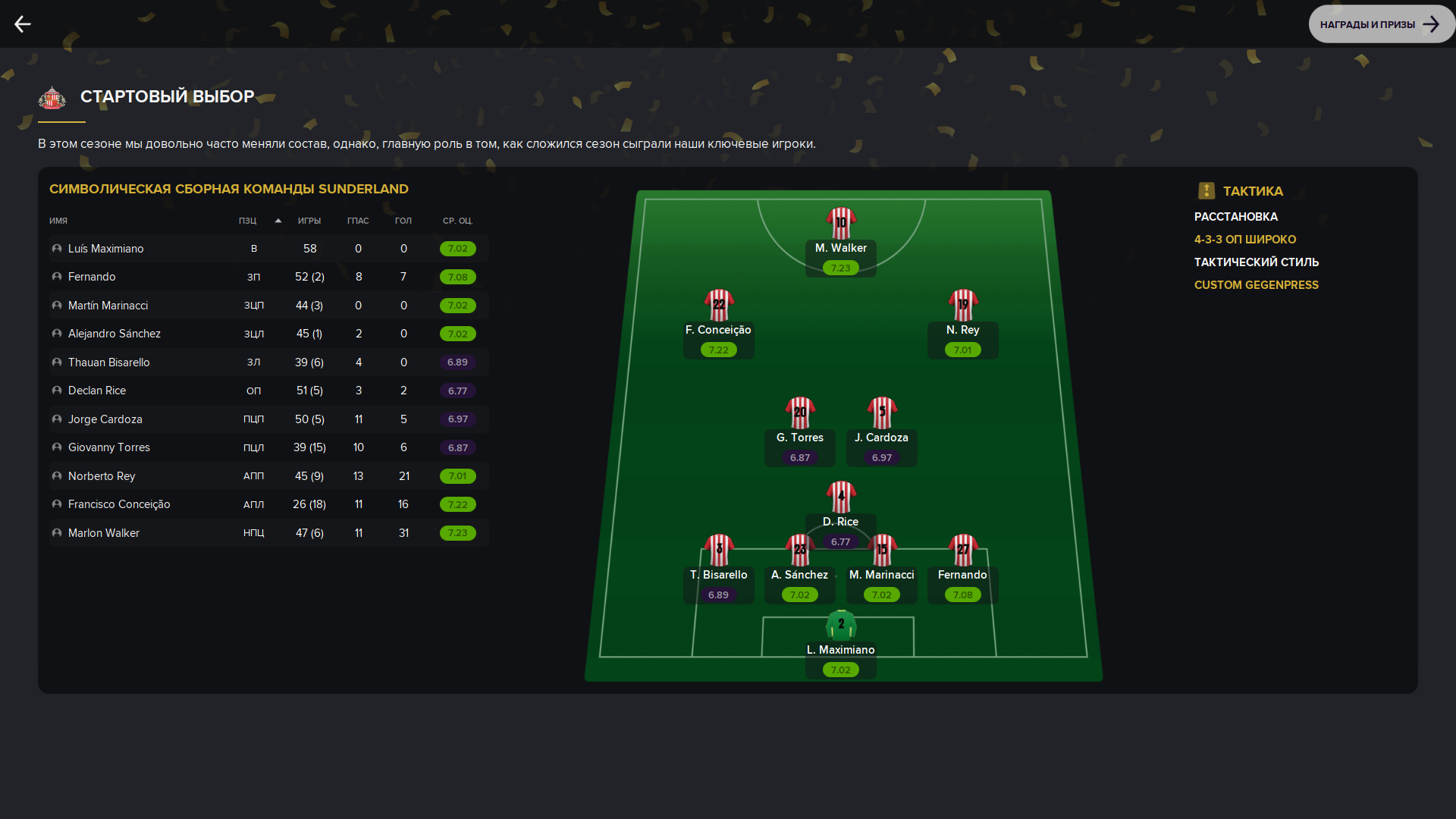This screenshot has width=1456, height=819.
Task: Select Norberto Rey in the table
Action: 102,476
